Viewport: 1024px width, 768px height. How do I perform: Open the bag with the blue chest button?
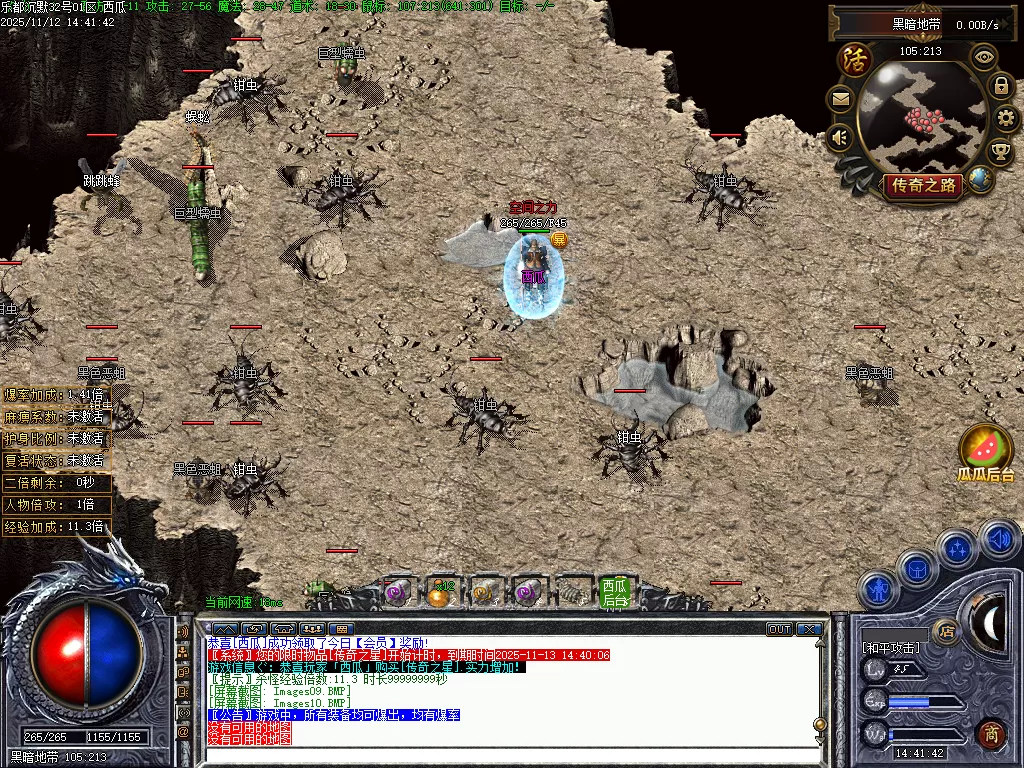pyautogui.click(x=917, y=568)
